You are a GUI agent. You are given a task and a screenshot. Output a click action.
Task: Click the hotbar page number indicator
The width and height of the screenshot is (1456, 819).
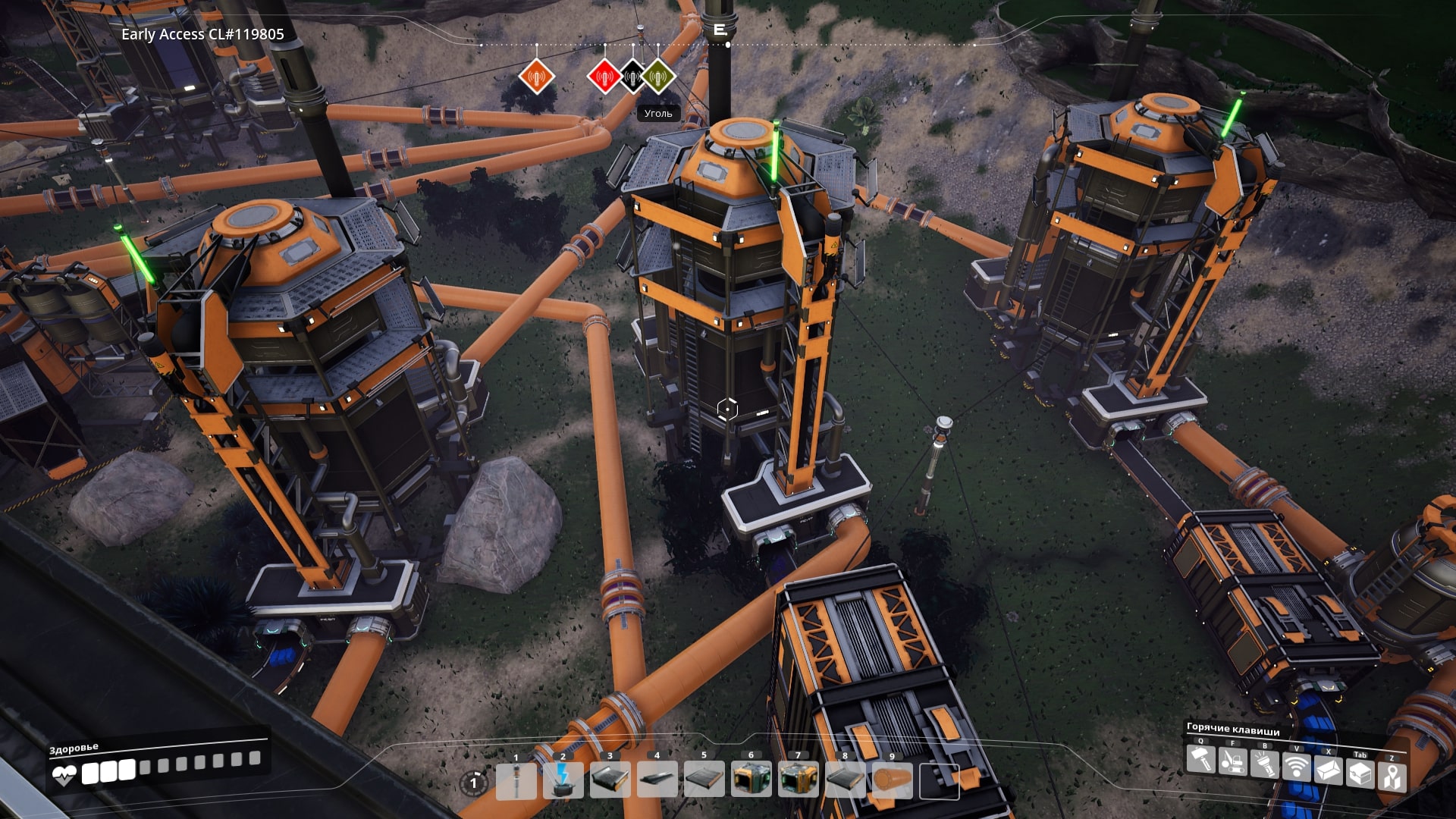coord(474,783)
